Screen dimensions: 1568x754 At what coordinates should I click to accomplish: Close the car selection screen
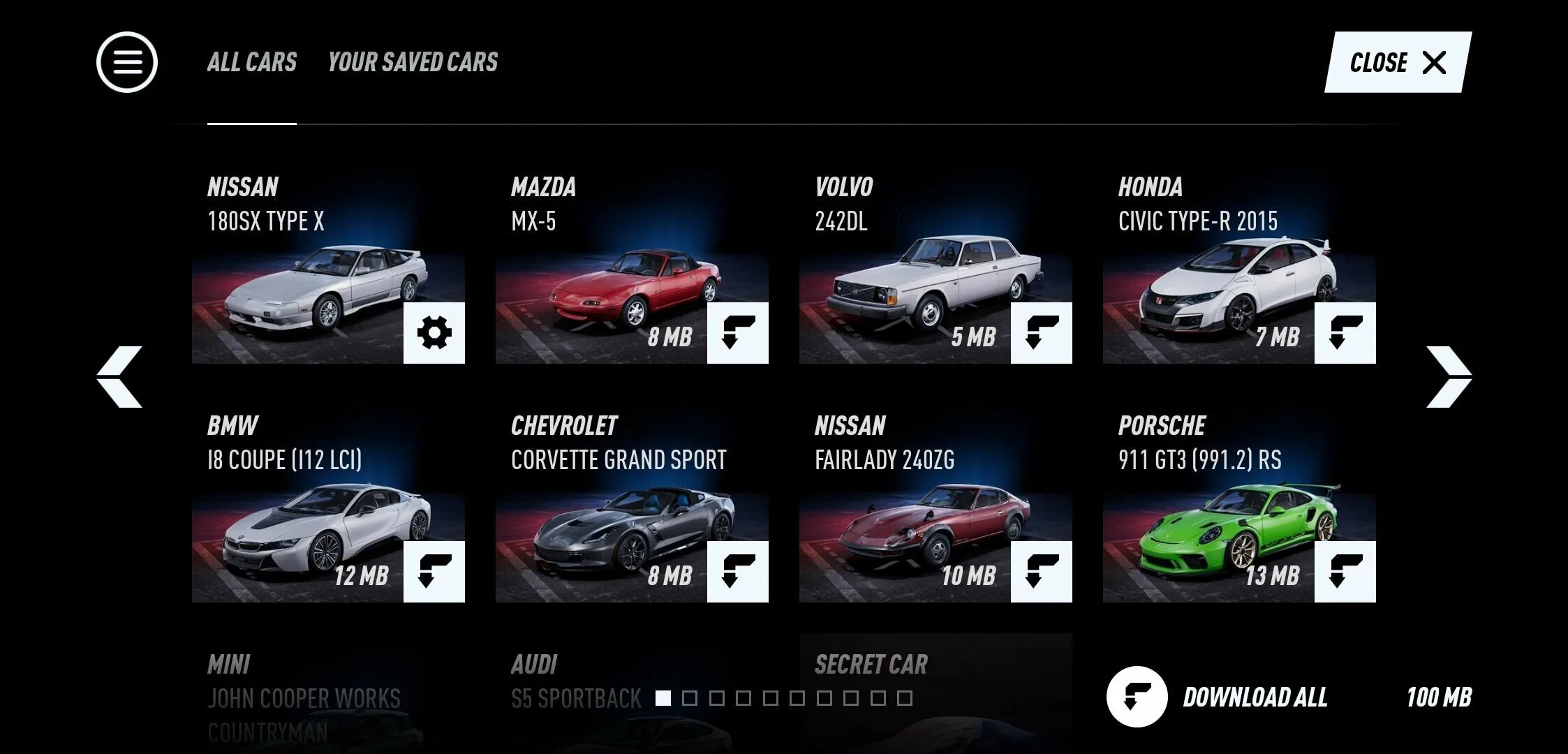point(1398,62)
